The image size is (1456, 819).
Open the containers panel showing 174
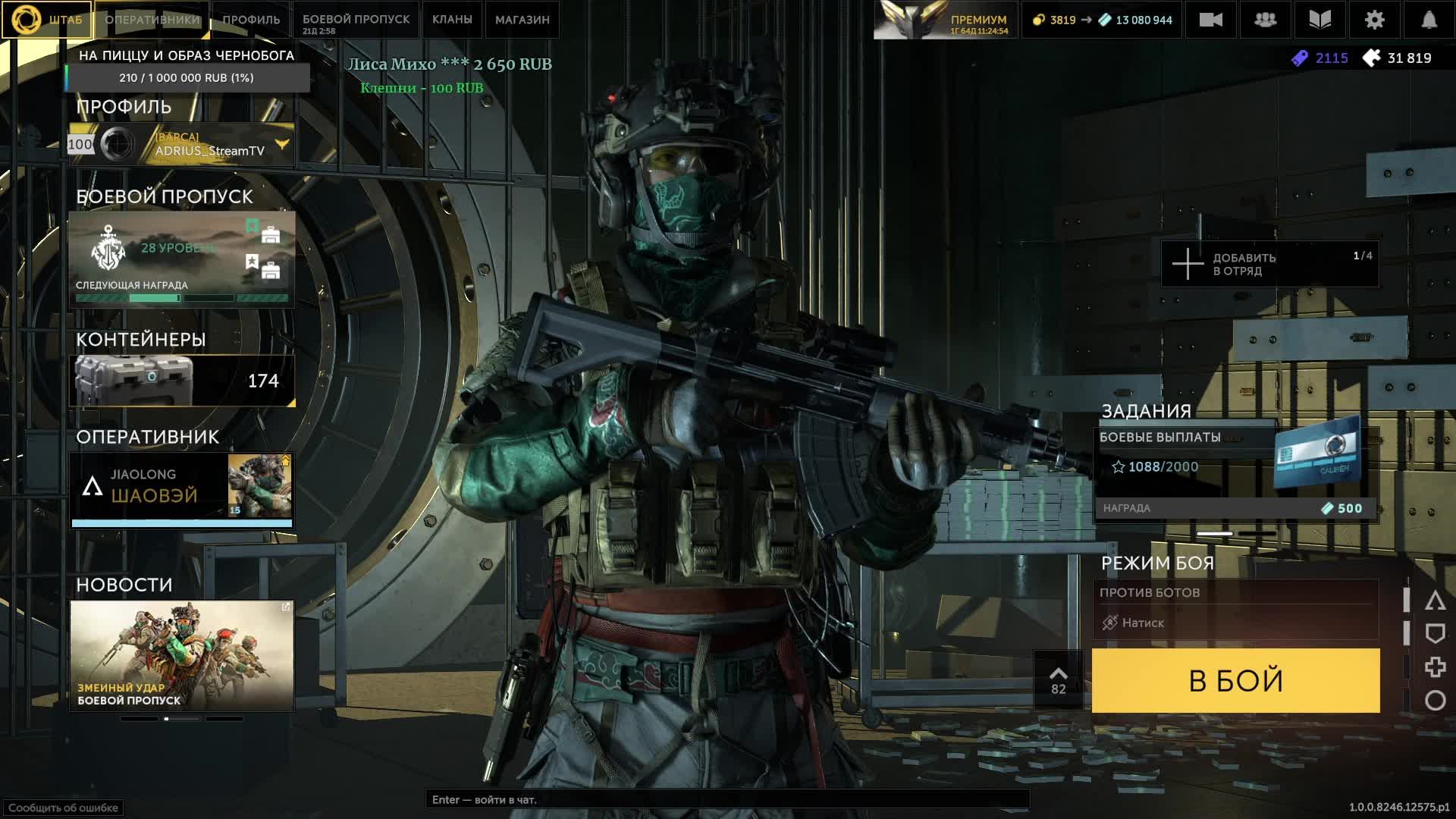click(182, 381)
